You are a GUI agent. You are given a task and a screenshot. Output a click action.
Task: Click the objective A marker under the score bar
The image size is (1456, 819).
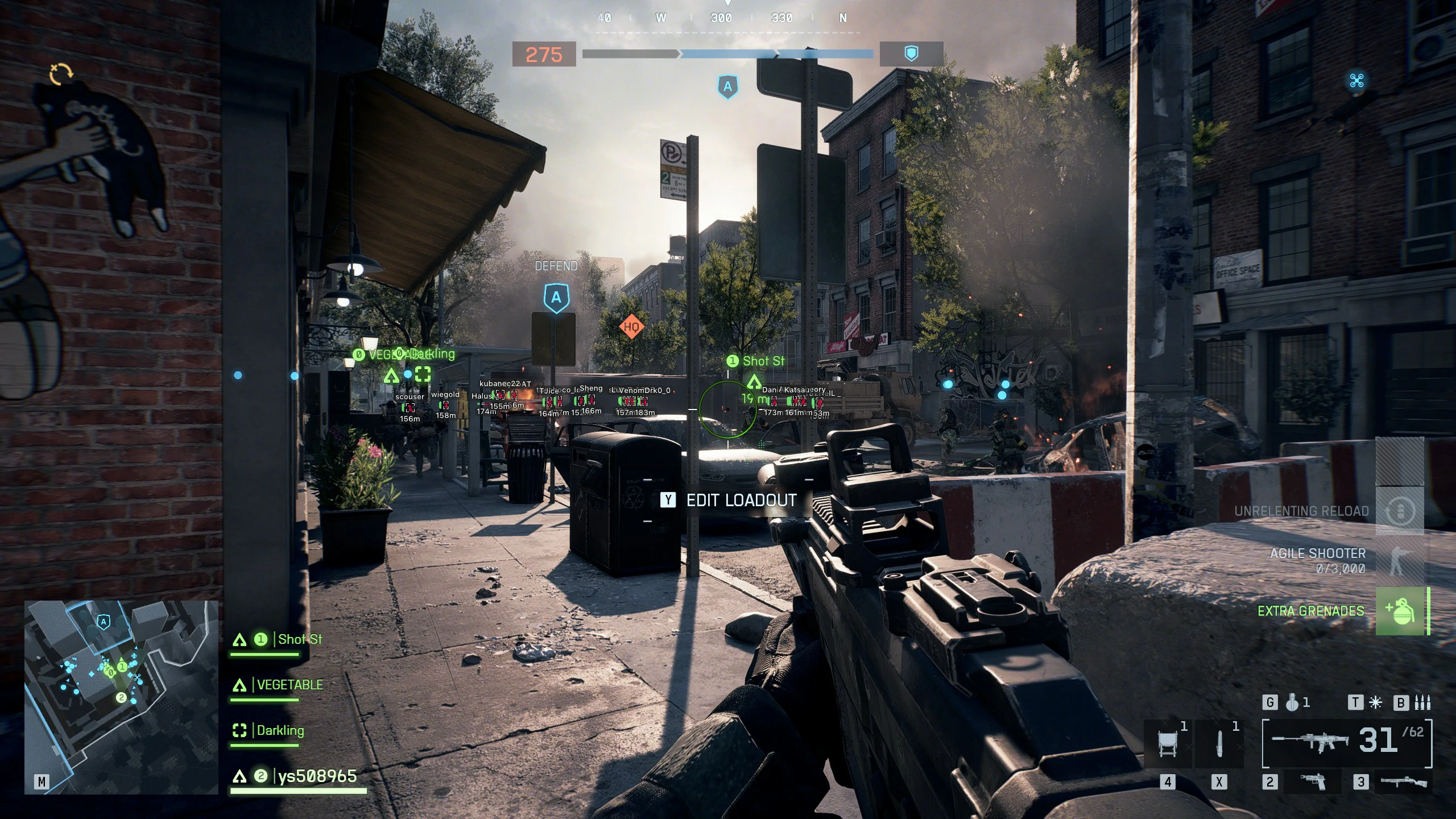pos(727,87)
